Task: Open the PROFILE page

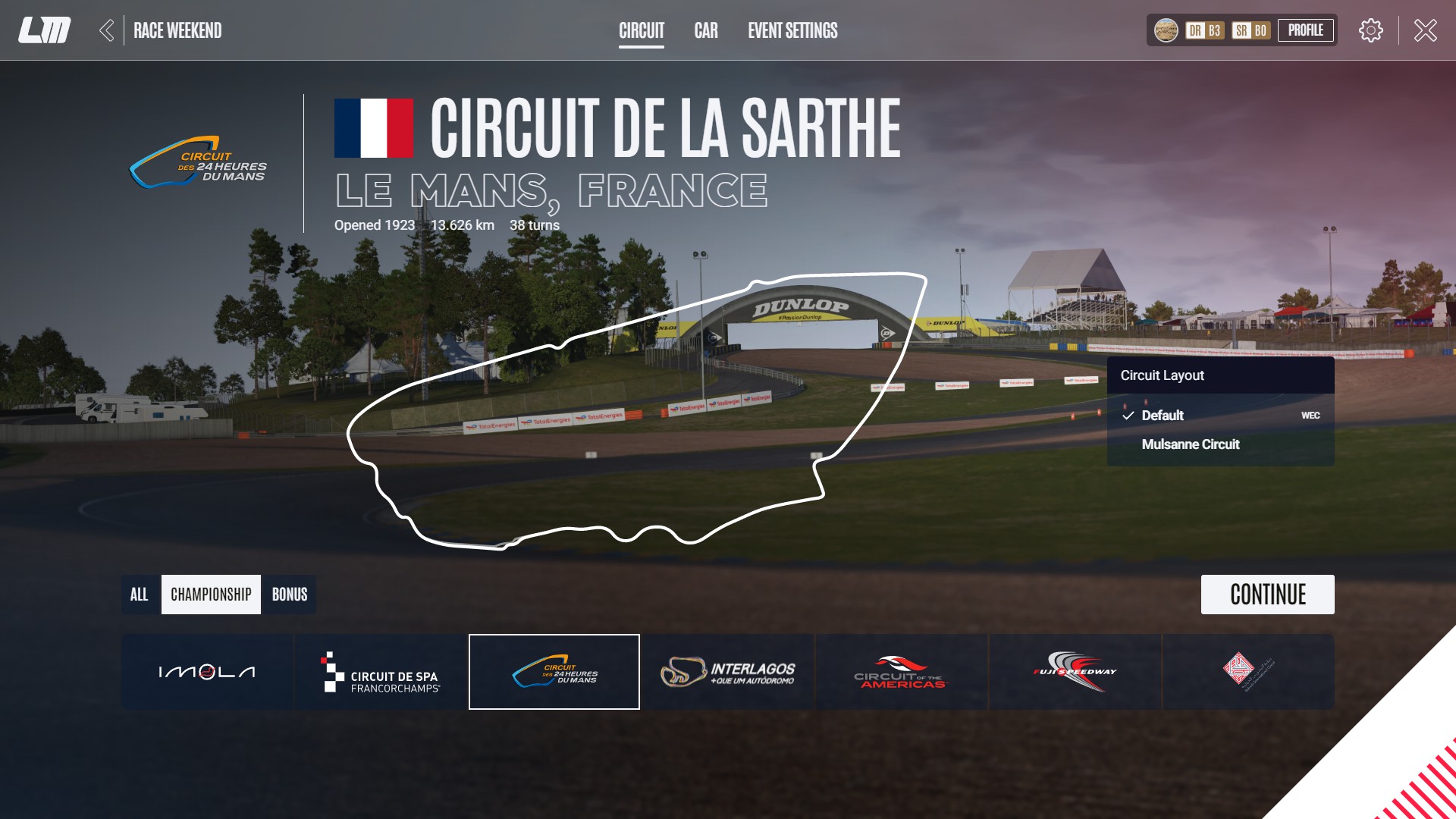Action: click(1306, 31)
